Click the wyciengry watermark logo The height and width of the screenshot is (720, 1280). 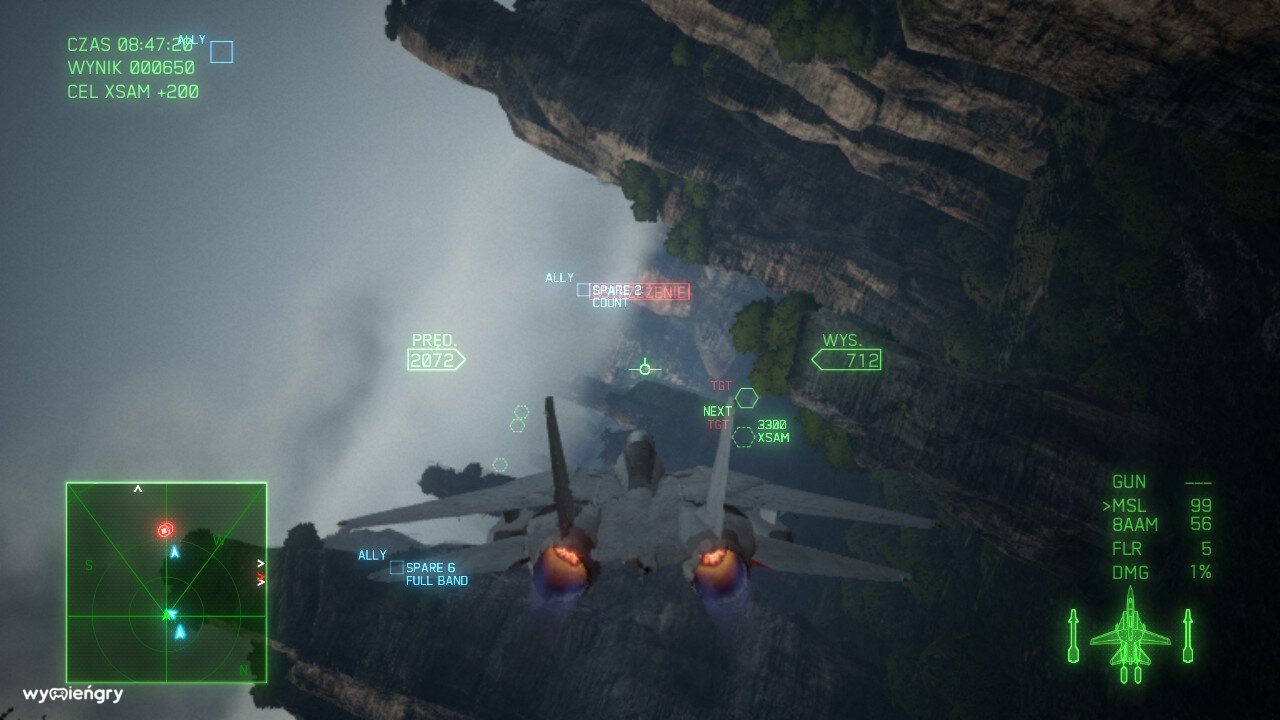click(x=73, y=694)
